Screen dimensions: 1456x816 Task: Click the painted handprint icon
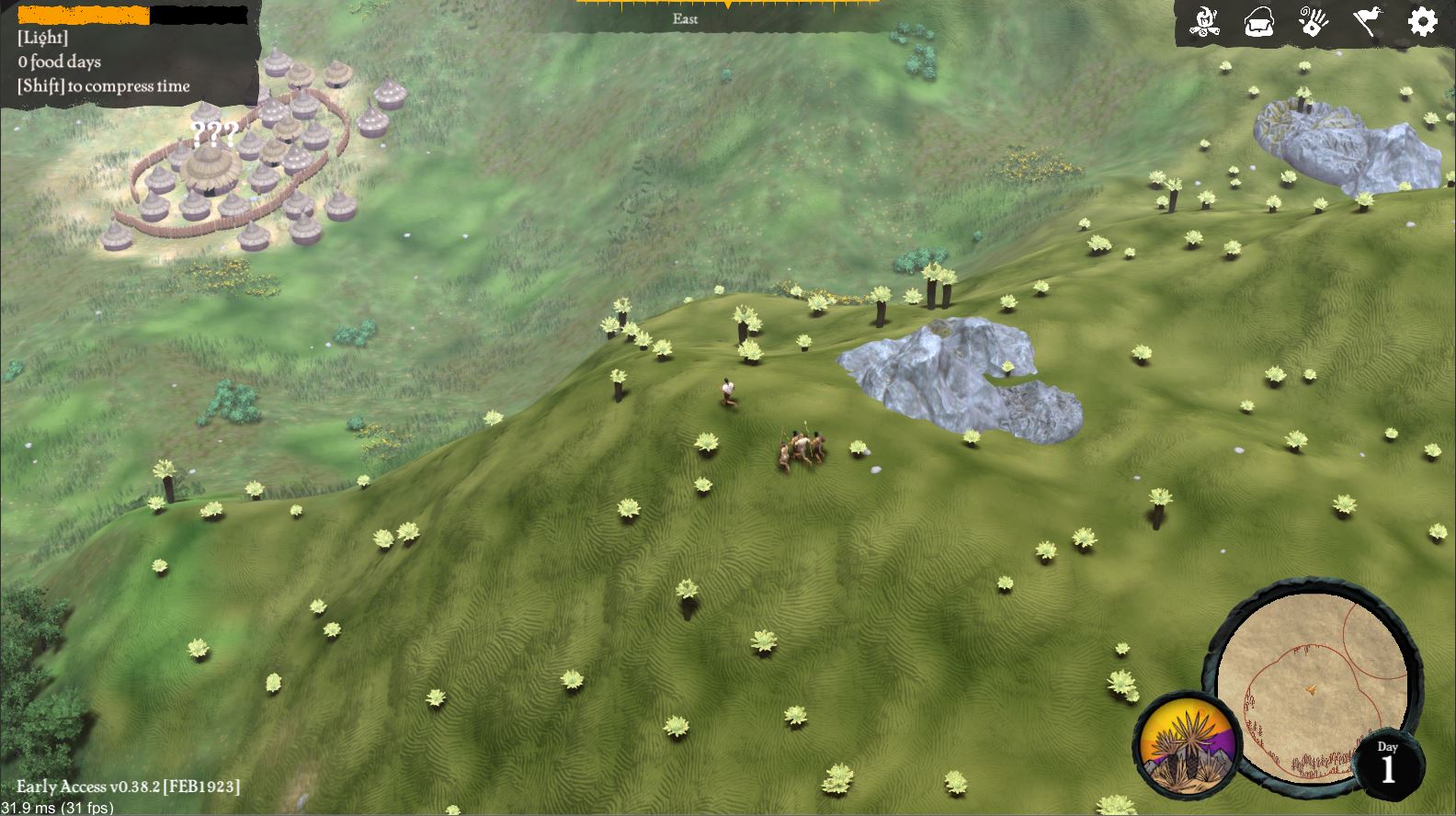point(1314,21)
